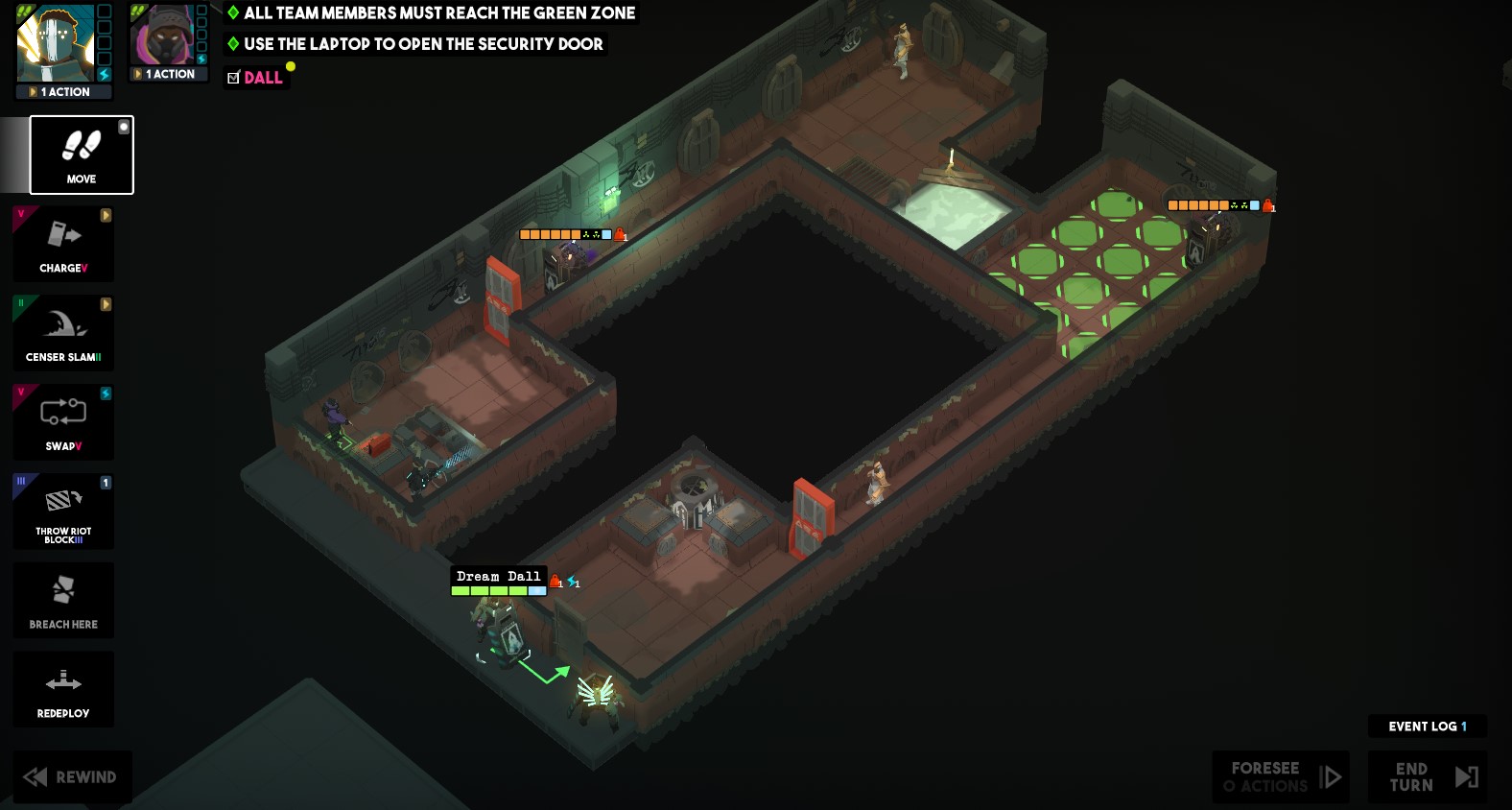The image size is (1512, 810).
Task: Expand the 1 ACTION label on second portrait
Action: [168, 73]
